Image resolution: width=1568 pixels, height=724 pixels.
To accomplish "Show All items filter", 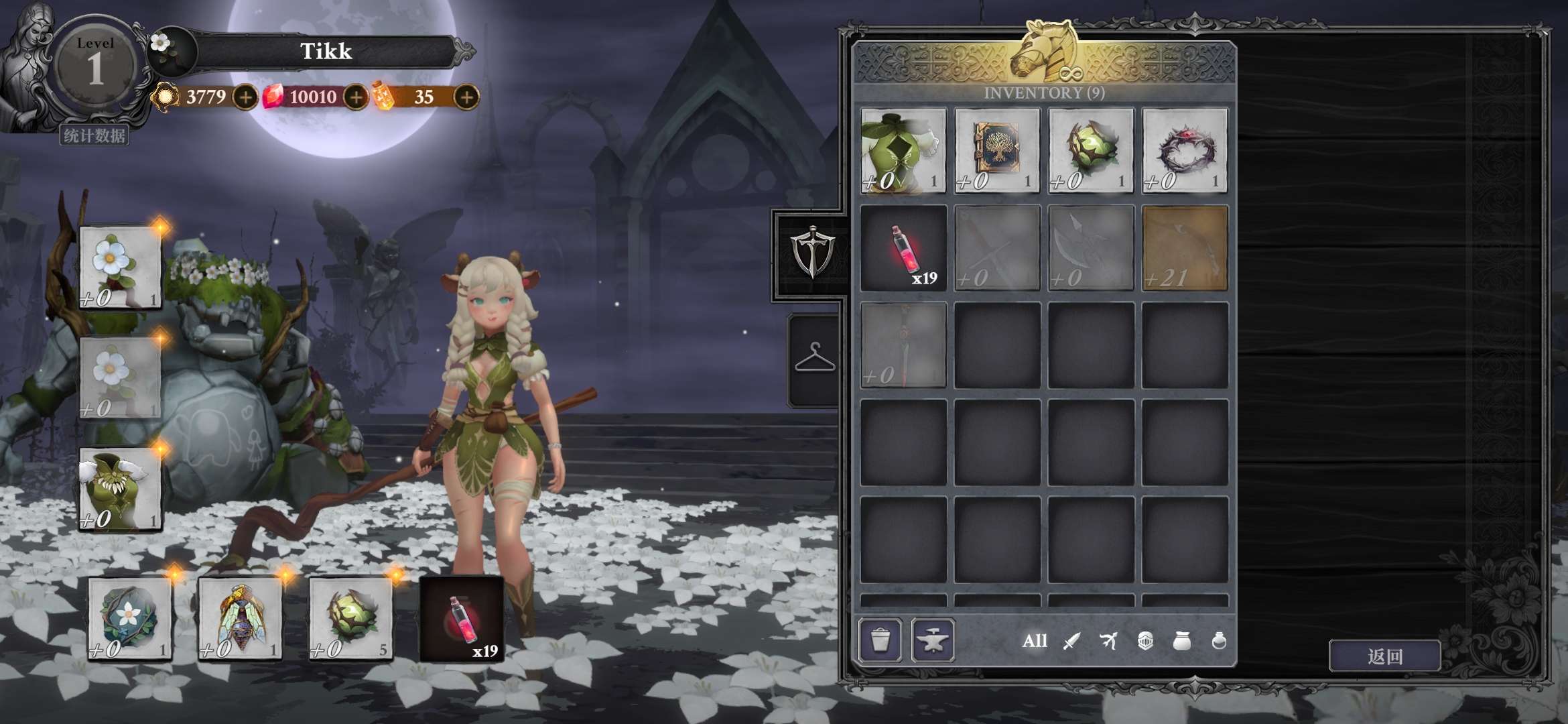I will point(1034,642).
